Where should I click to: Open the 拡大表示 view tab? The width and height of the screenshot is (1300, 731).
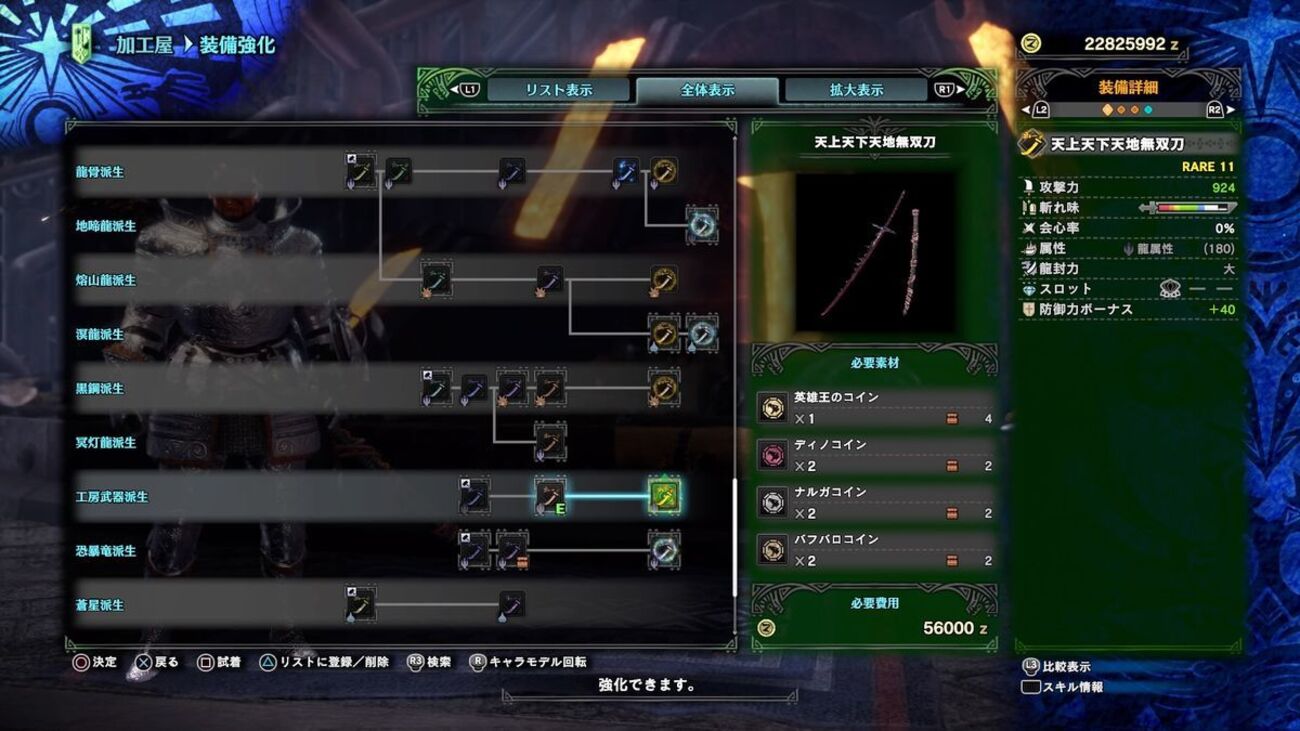pyautogui.click(x=855, y=90)
